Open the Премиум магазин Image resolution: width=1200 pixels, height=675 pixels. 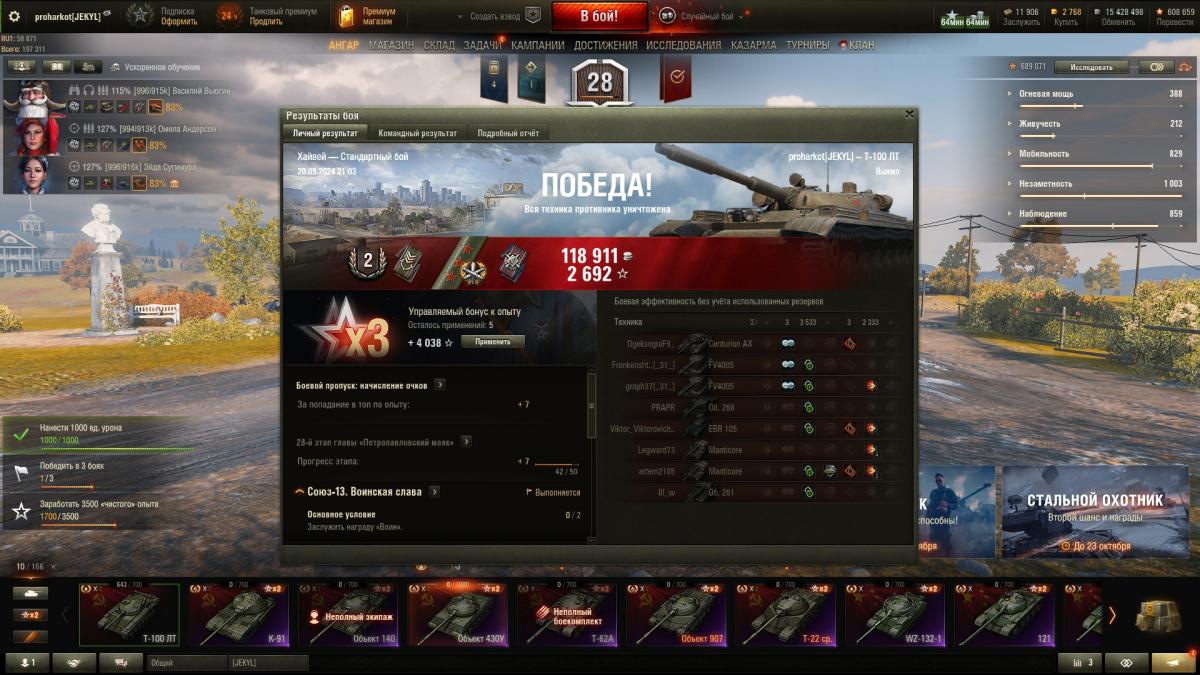[368, 16]
